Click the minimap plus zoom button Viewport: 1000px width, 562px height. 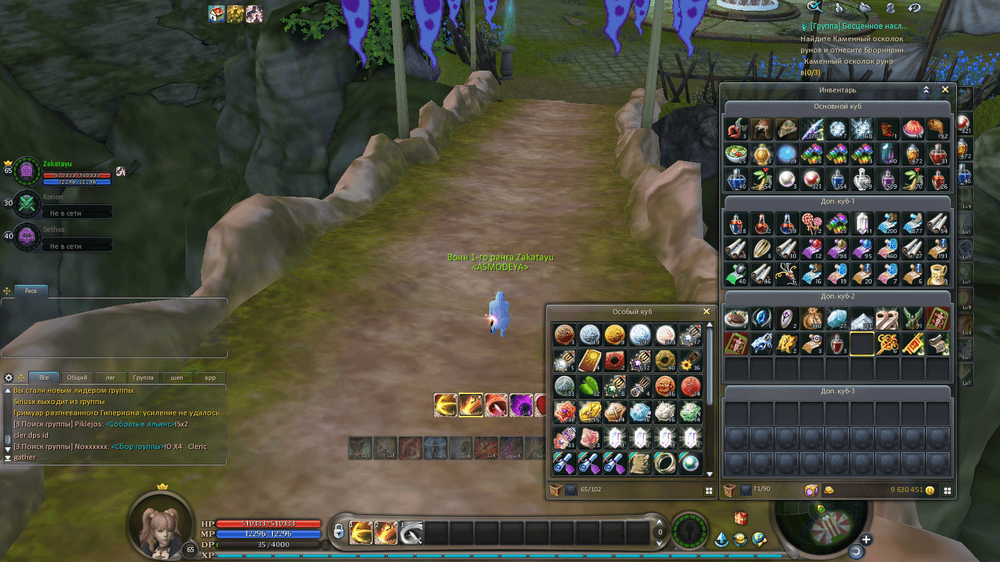[x=866, y=540]
